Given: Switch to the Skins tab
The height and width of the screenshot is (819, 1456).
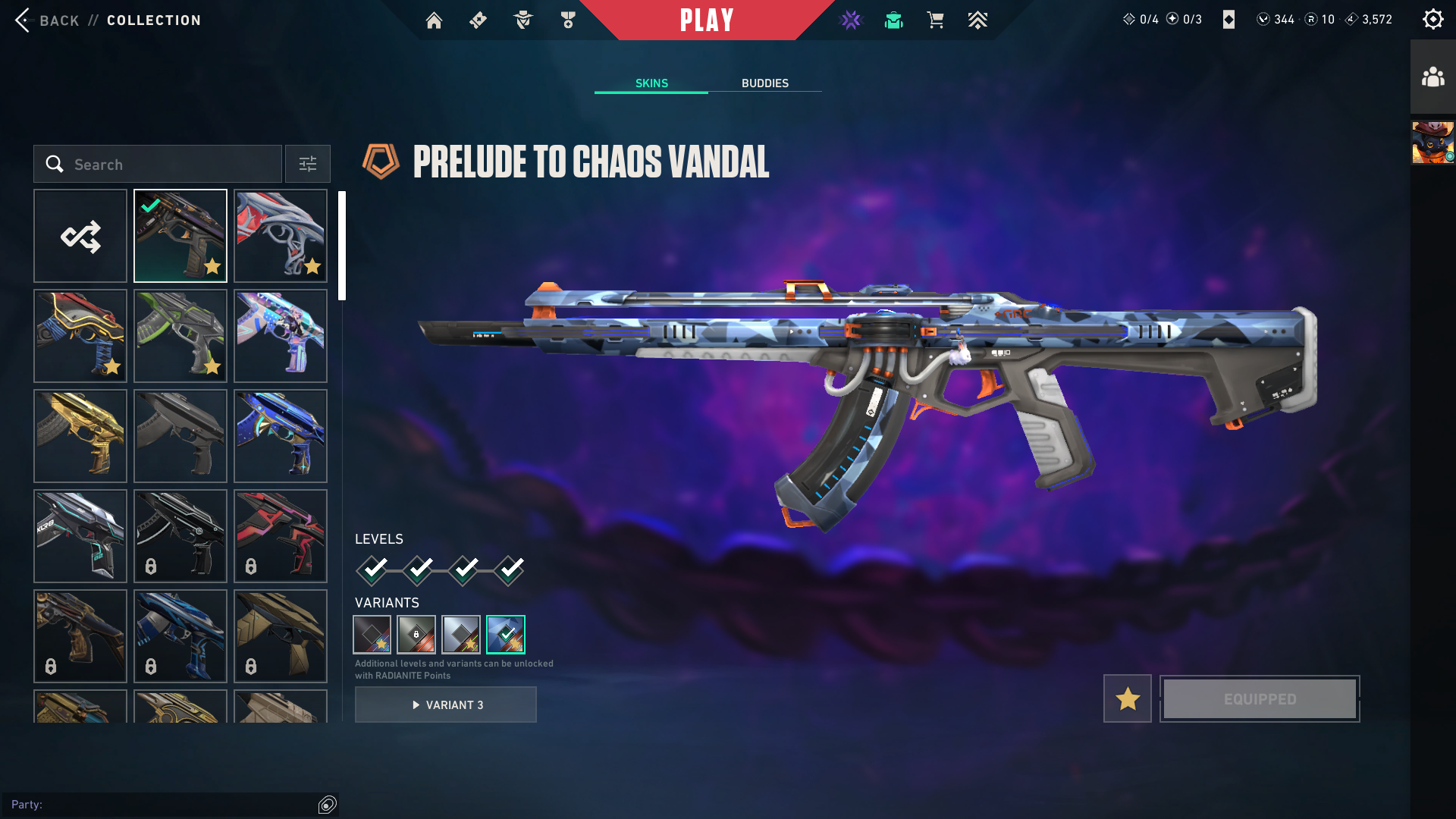Looking at the screenshot, I should click(x=651, y=83).
